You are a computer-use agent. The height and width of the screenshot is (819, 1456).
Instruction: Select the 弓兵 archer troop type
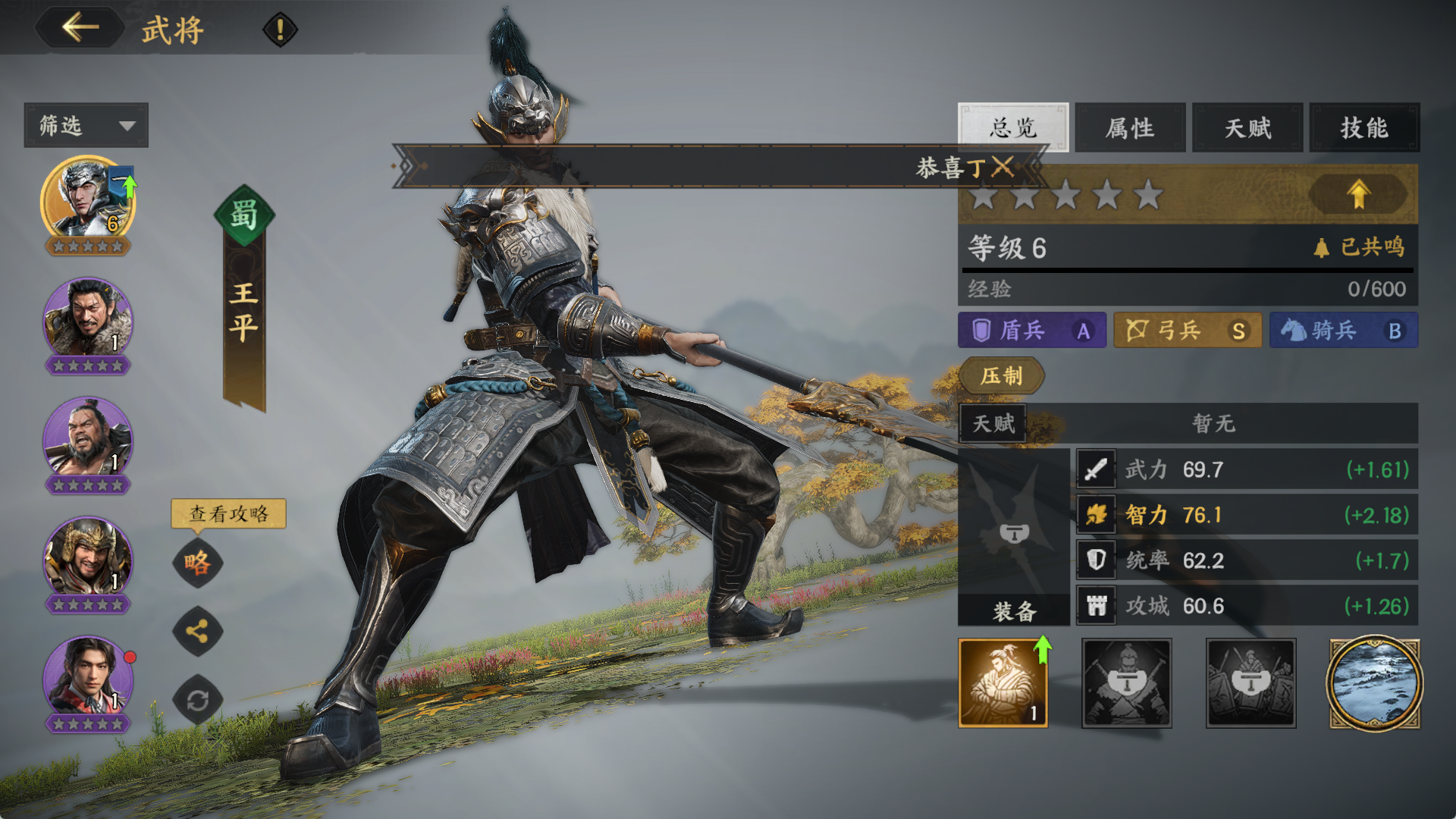(x=1187, y=331)
